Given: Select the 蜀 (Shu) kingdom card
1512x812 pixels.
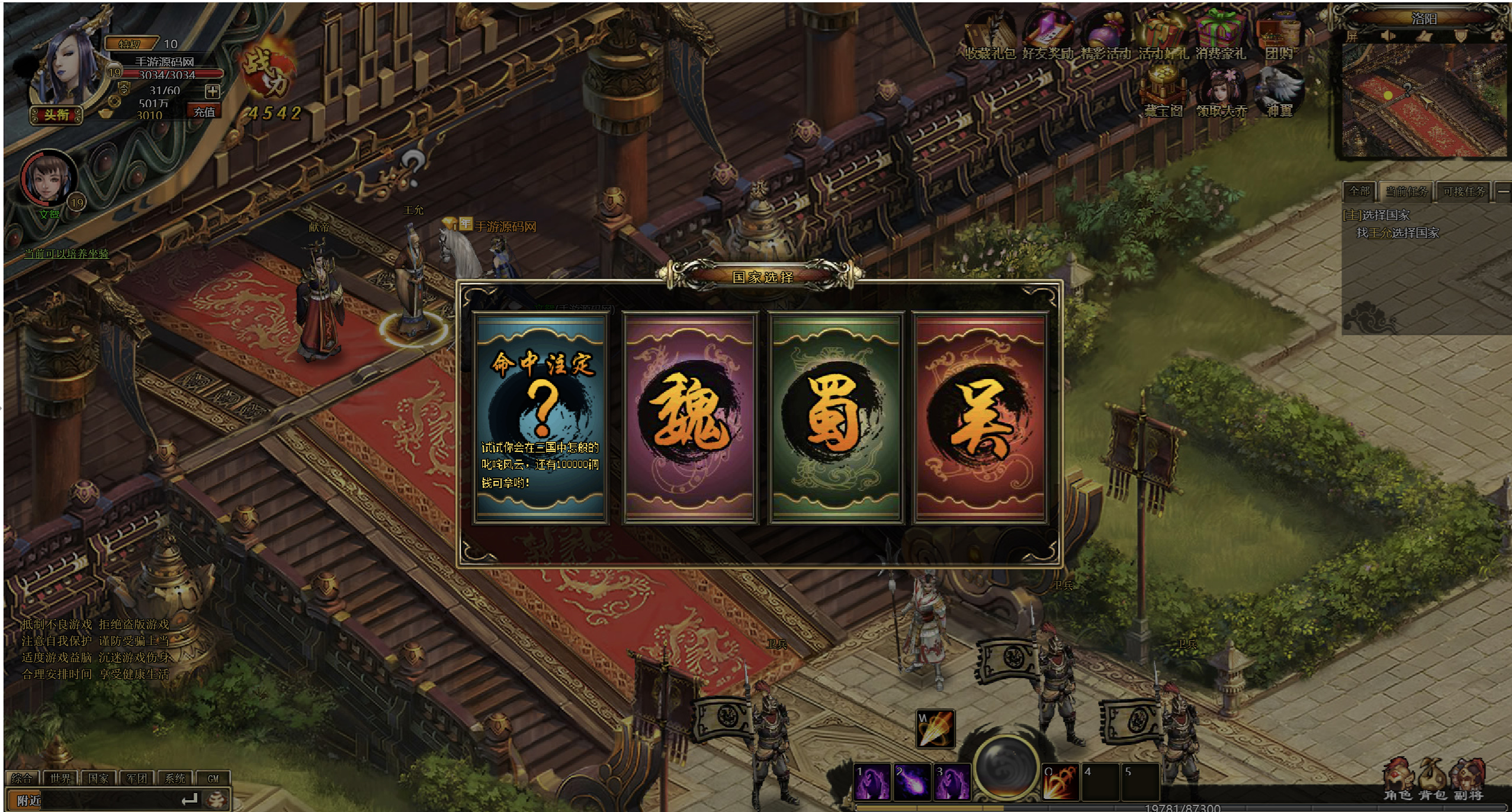Looking at the screenshot, I should point(836,418).
